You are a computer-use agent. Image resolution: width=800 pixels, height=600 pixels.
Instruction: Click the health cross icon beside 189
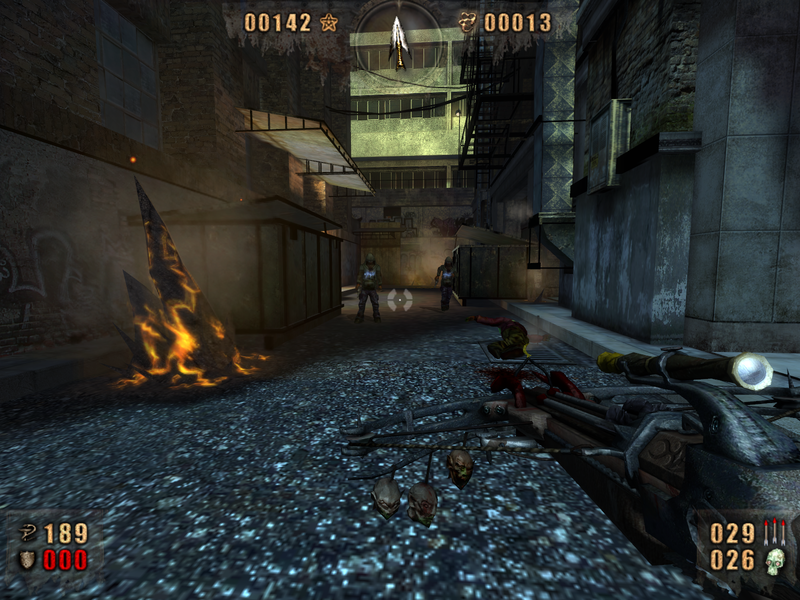[x=26, y=533]
